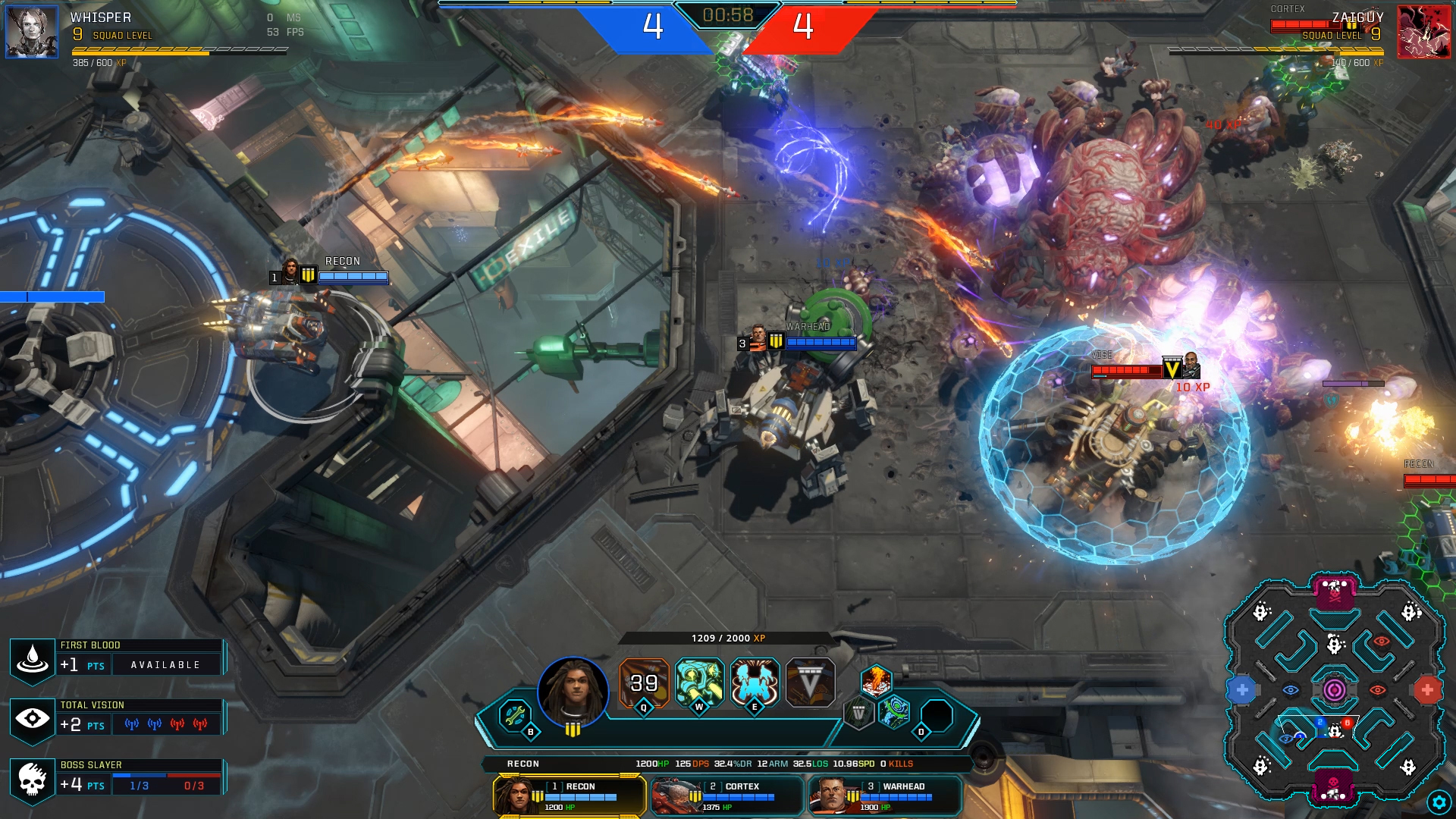Activate the Q ability on the action bar

pos(643,681)
